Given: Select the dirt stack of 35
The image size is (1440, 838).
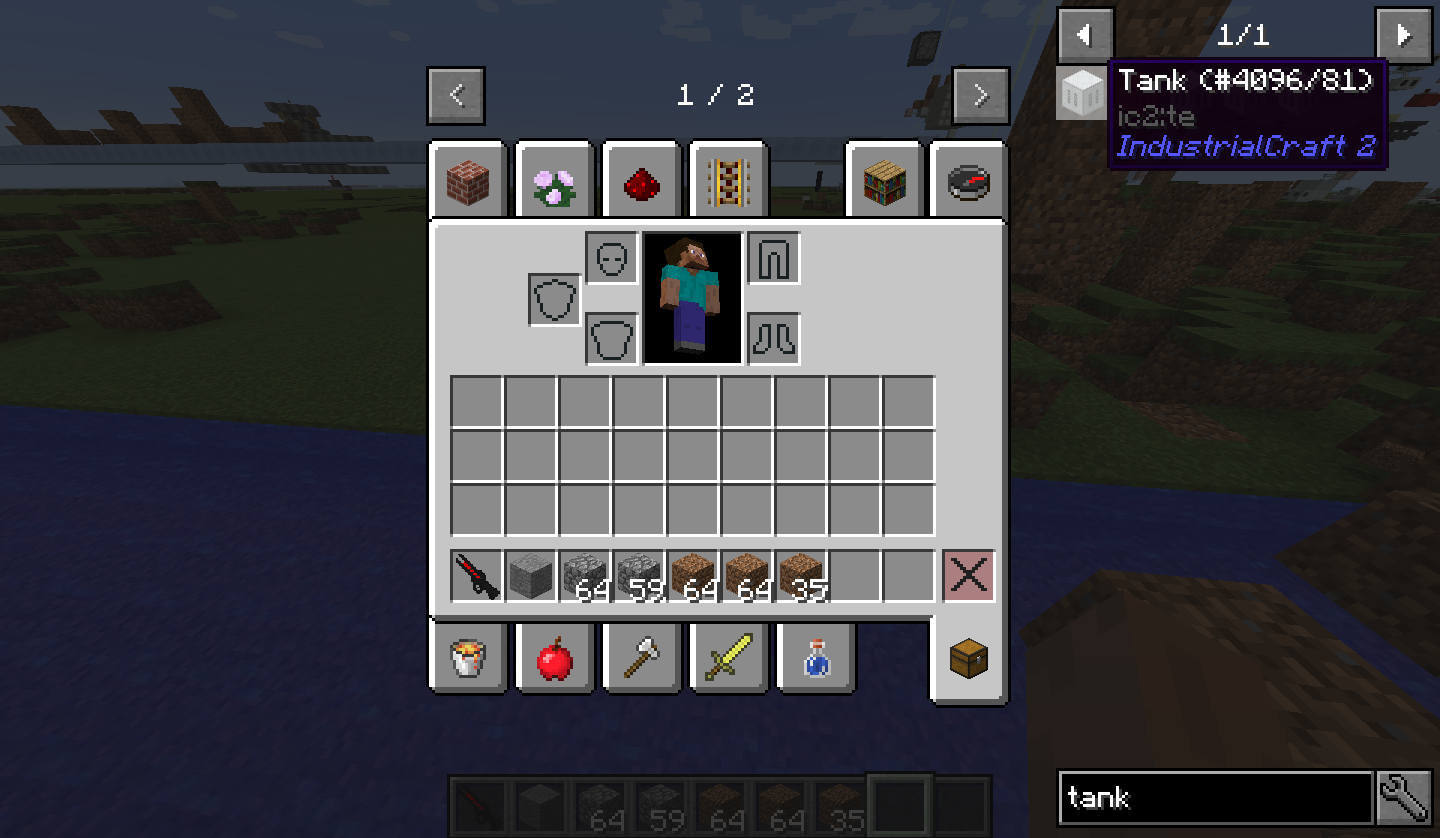Looking at the screenshot, I should pyautogui.click(x=801, y=576).
